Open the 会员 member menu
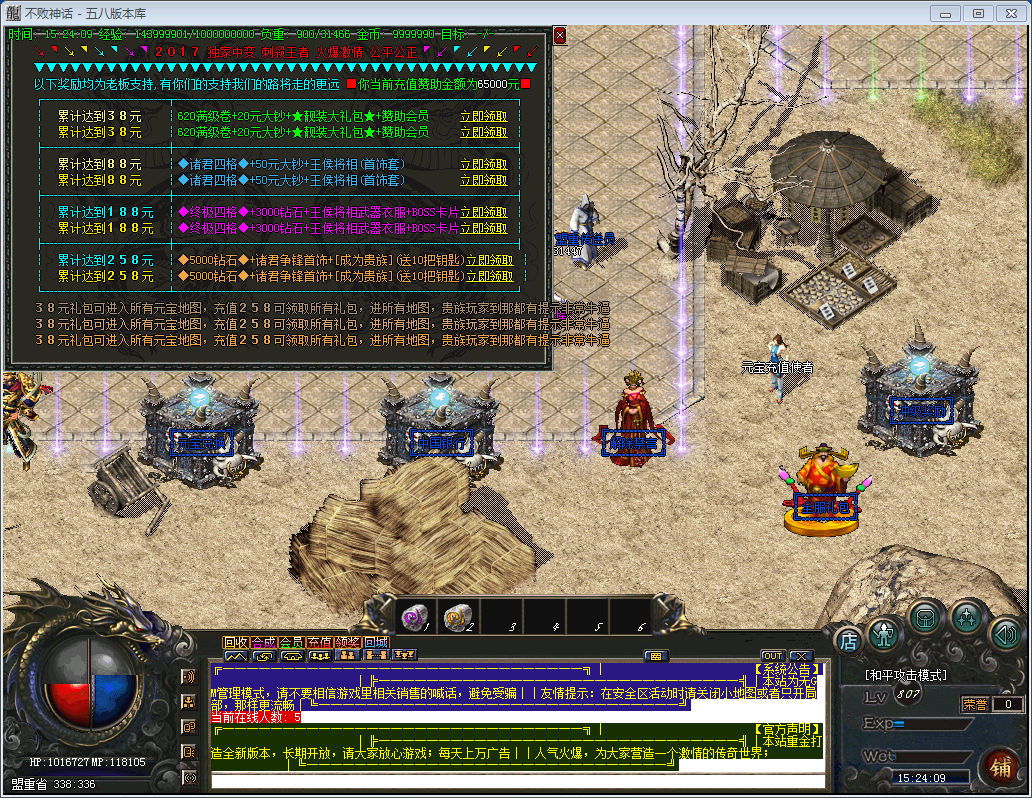Screen dimensions: 1032x798 click(291, 642)
